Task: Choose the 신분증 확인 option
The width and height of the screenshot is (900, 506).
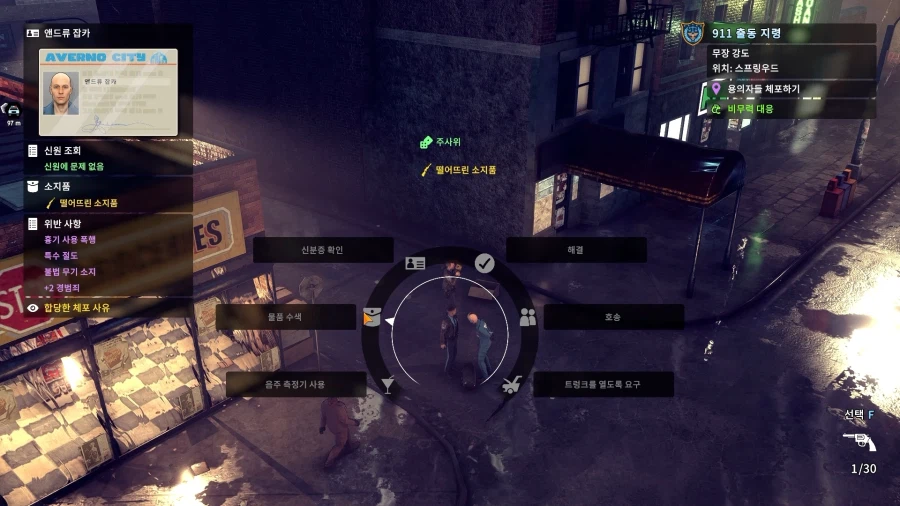Action: (x=309, y=250)
